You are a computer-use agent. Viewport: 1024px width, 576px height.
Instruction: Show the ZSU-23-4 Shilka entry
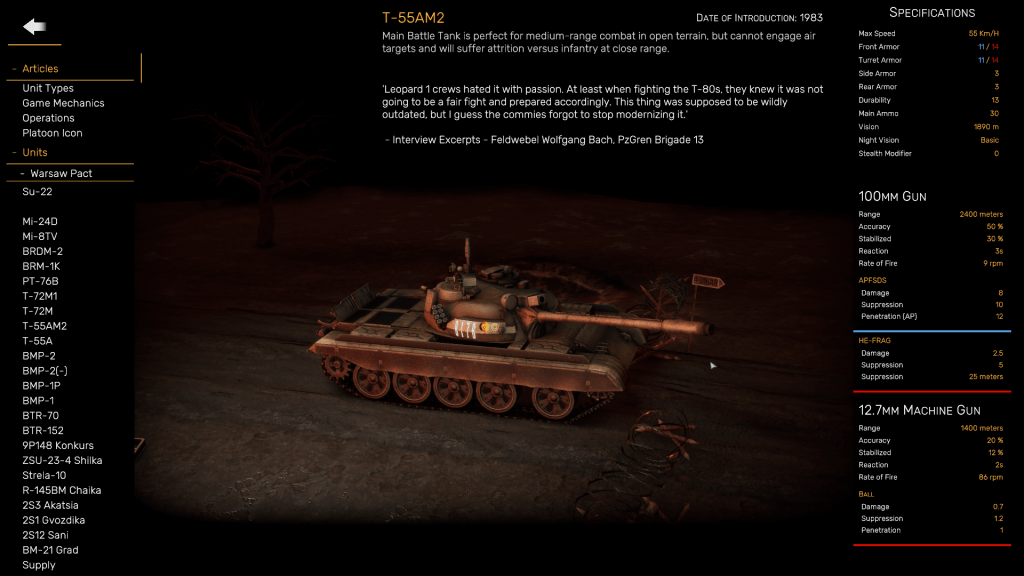[x=62, y=460]
